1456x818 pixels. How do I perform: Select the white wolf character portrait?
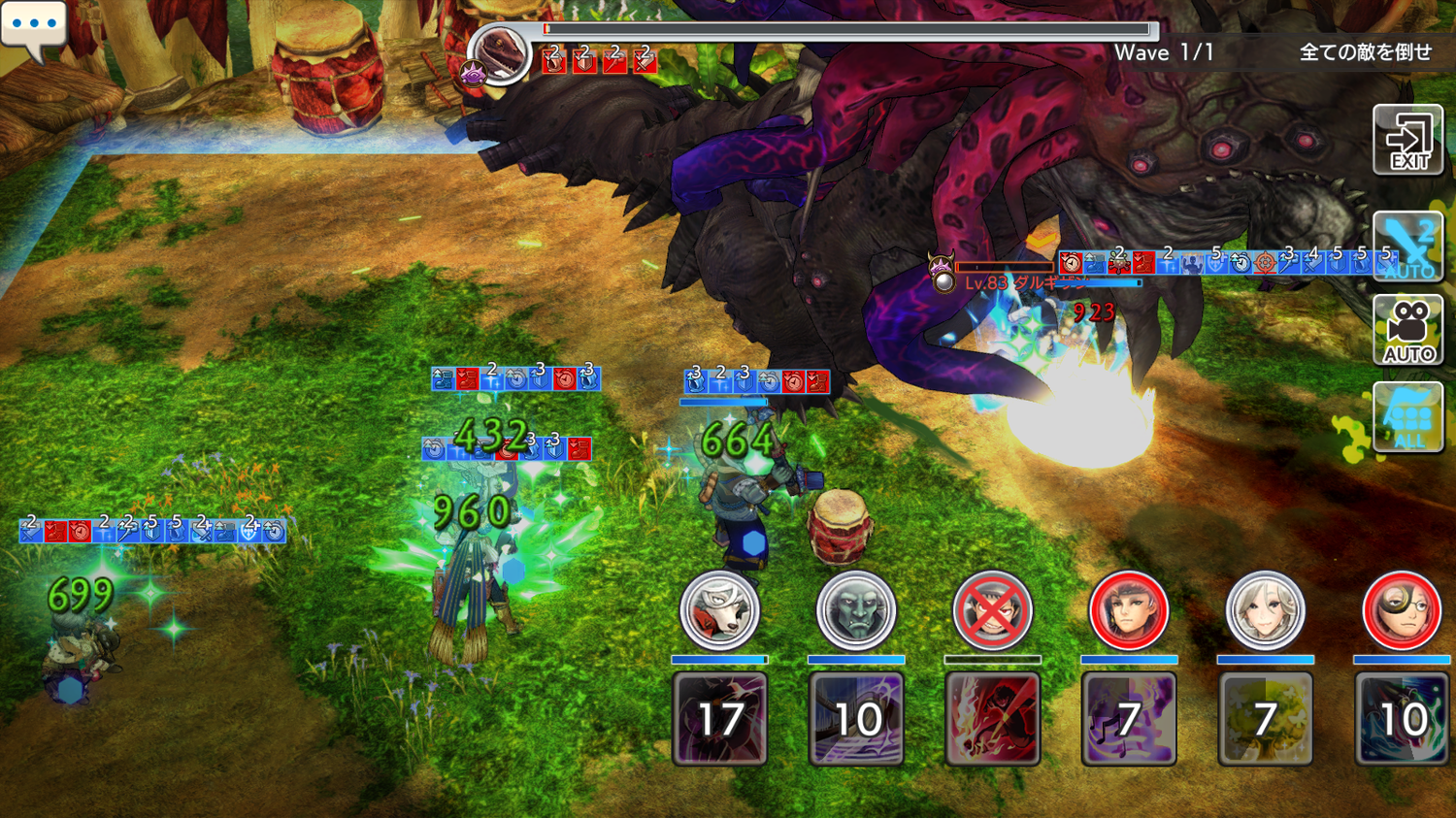point(719,610)
